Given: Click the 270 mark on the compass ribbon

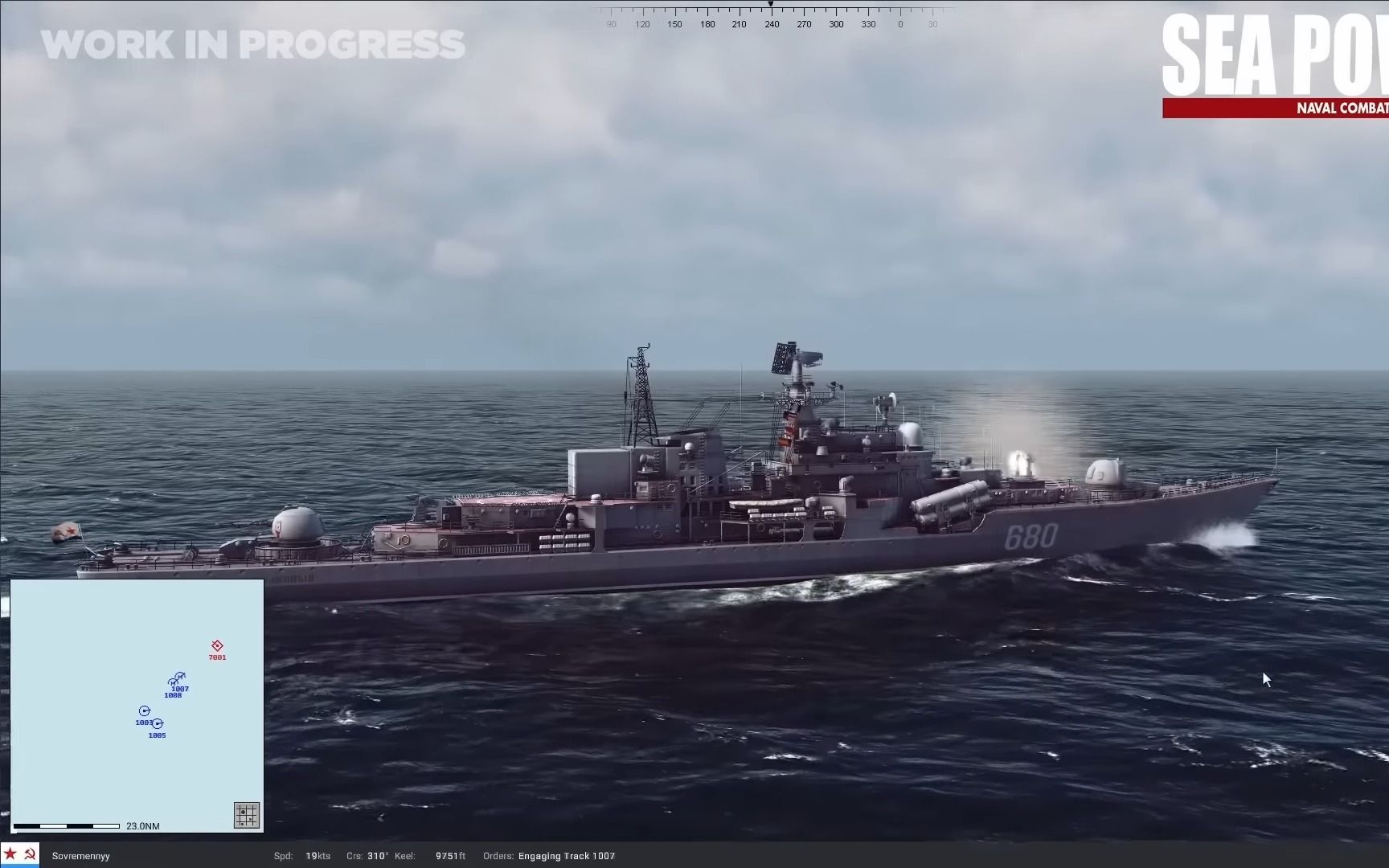Looking at the screenshot, I should coord(803,24).
